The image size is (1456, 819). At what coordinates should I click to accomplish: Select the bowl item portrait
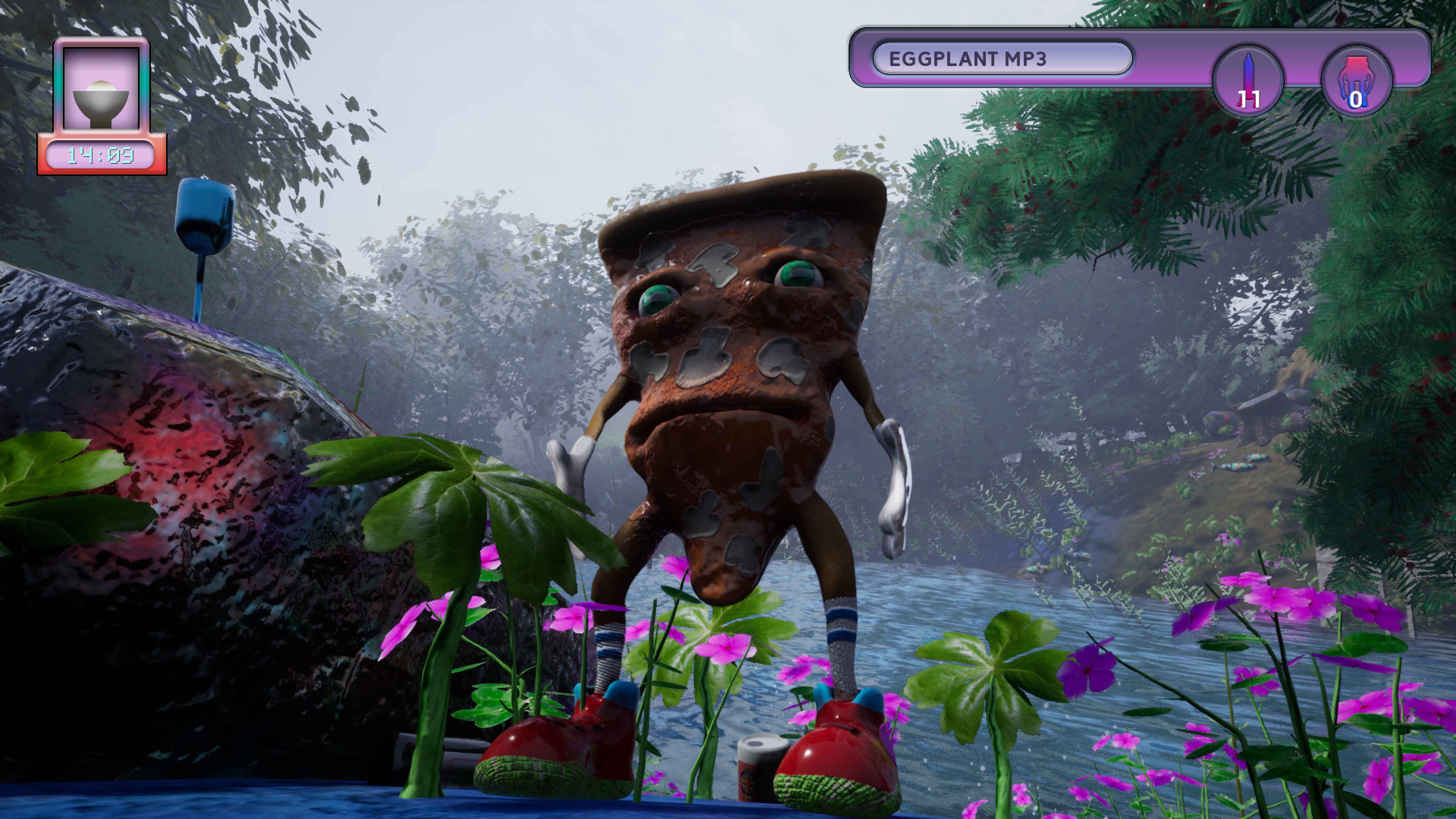pos(101,89)
